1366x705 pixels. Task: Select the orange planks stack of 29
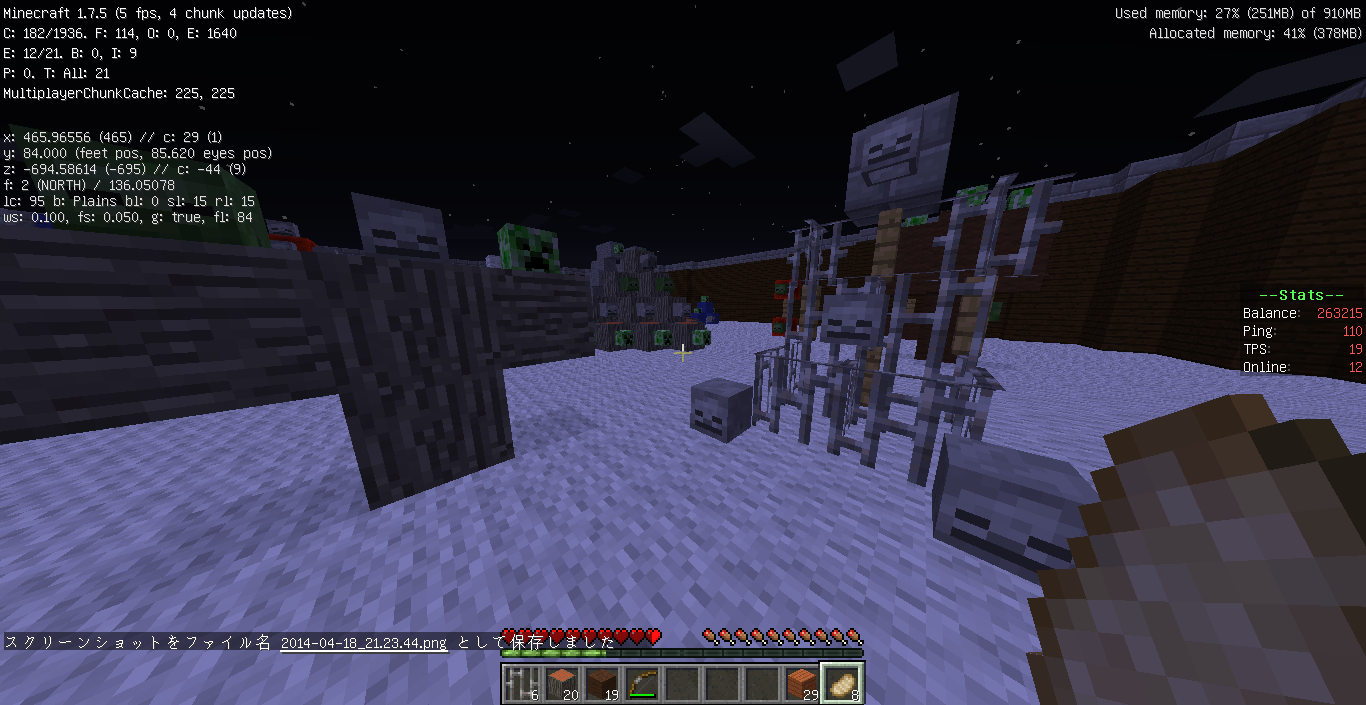(x=800, y=684)
